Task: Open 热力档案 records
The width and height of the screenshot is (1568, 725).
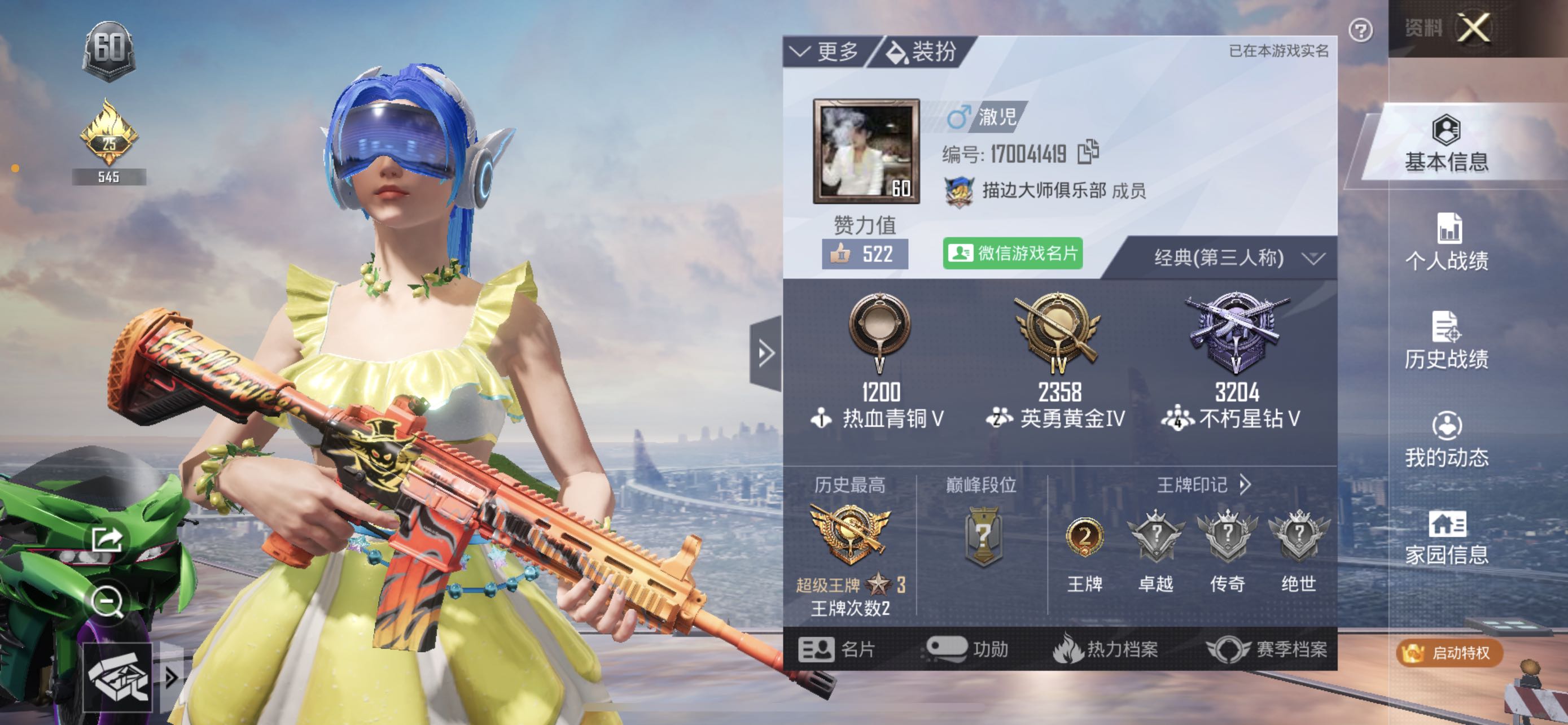Action: [1105, 649]
